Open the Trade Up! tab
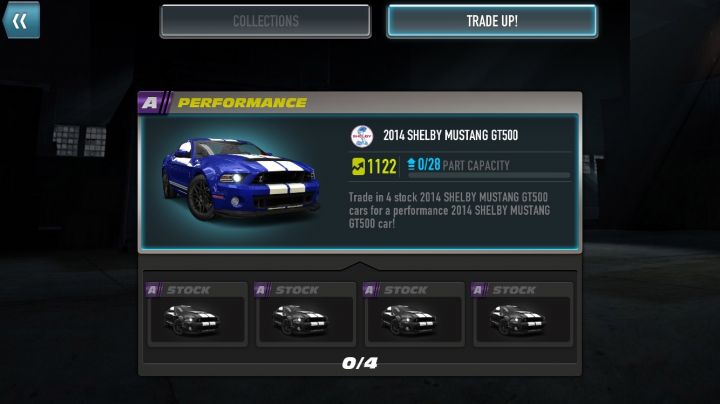Image resolution: width=720 pixels, height=404 pixels. (x=491, y=21)
